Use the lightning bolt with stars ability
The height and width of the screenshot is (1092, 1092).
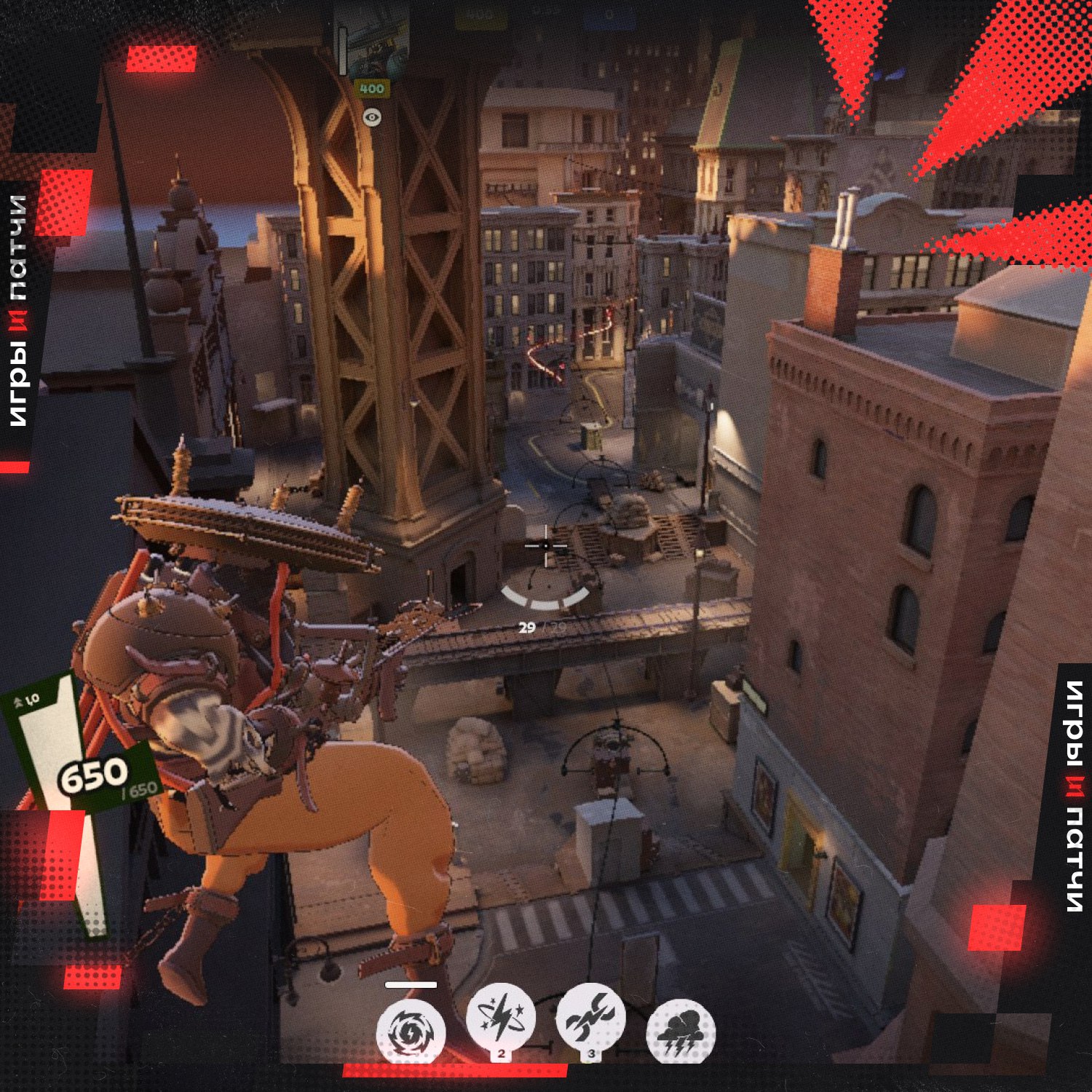(500, 1018)
